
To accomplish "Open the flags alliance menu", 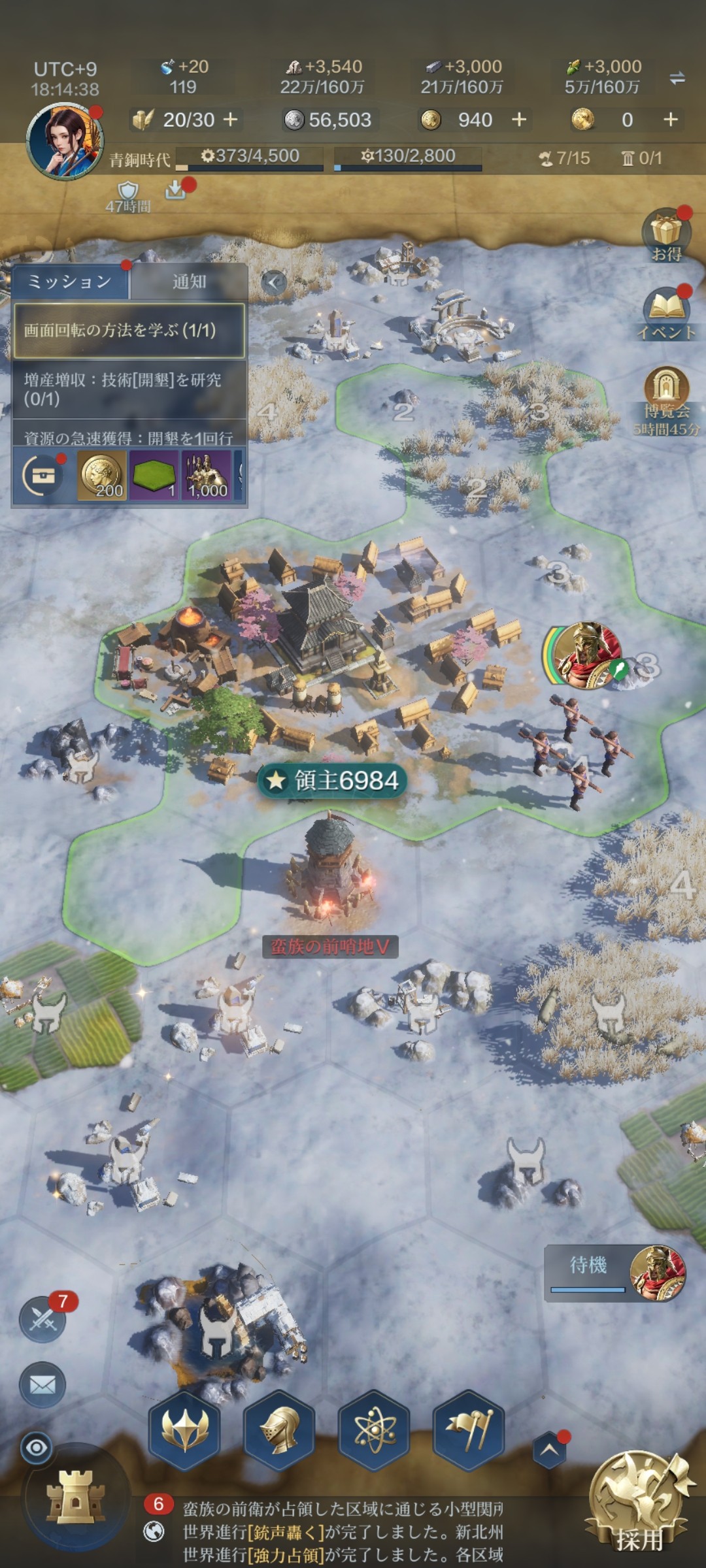I will (469, 1429).
